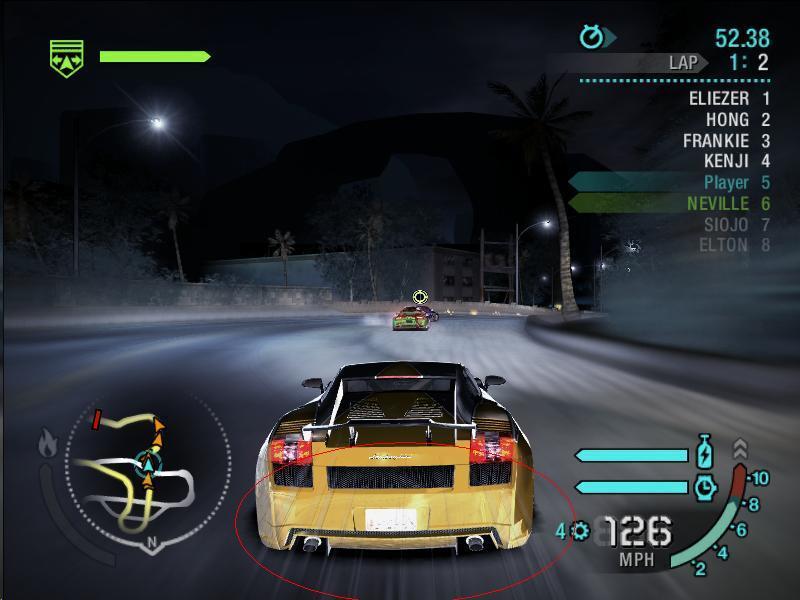Click the gear indicator cog icon
800x600 pixels.
[x=581, y=531]
